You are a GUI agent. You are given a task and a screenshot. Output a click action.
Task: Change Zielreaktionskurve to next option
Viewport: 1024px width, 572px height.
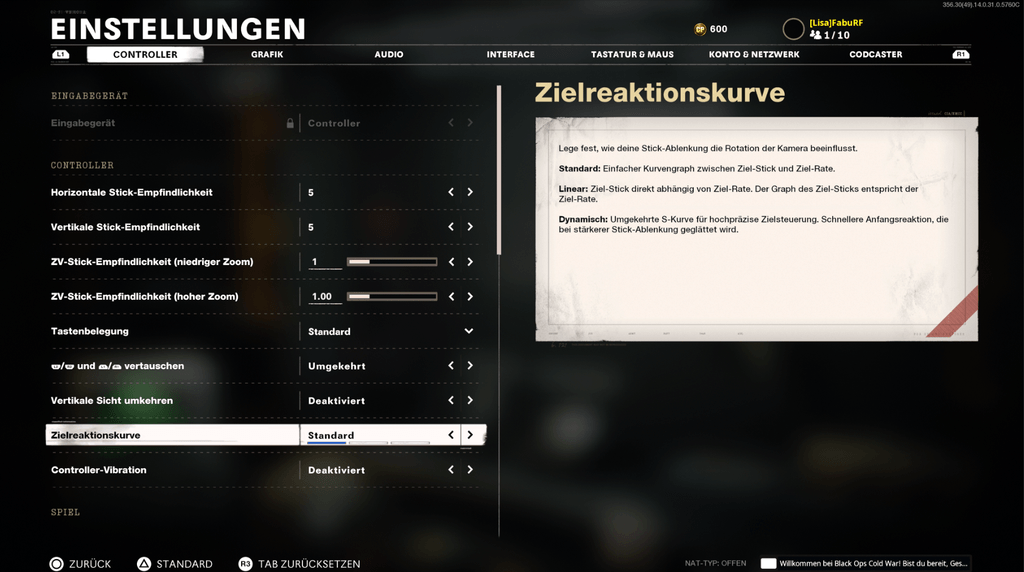click(x=470, y=435)
